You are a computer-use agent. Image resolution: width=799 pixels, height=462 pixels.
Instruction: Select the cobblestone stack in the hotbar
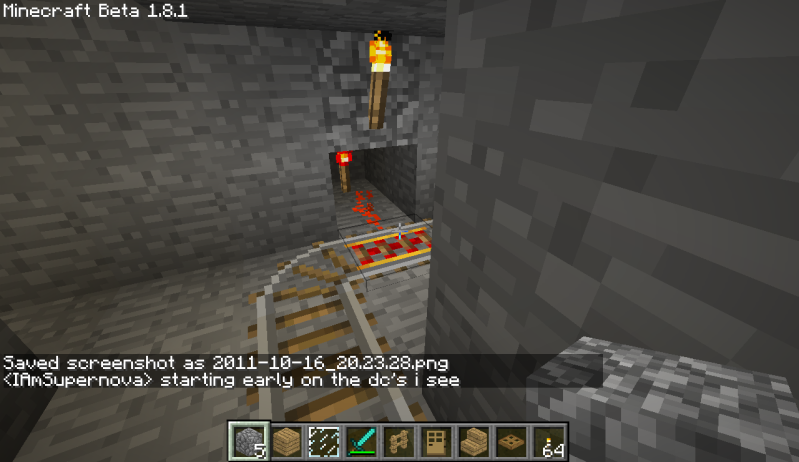coord(245,441)
